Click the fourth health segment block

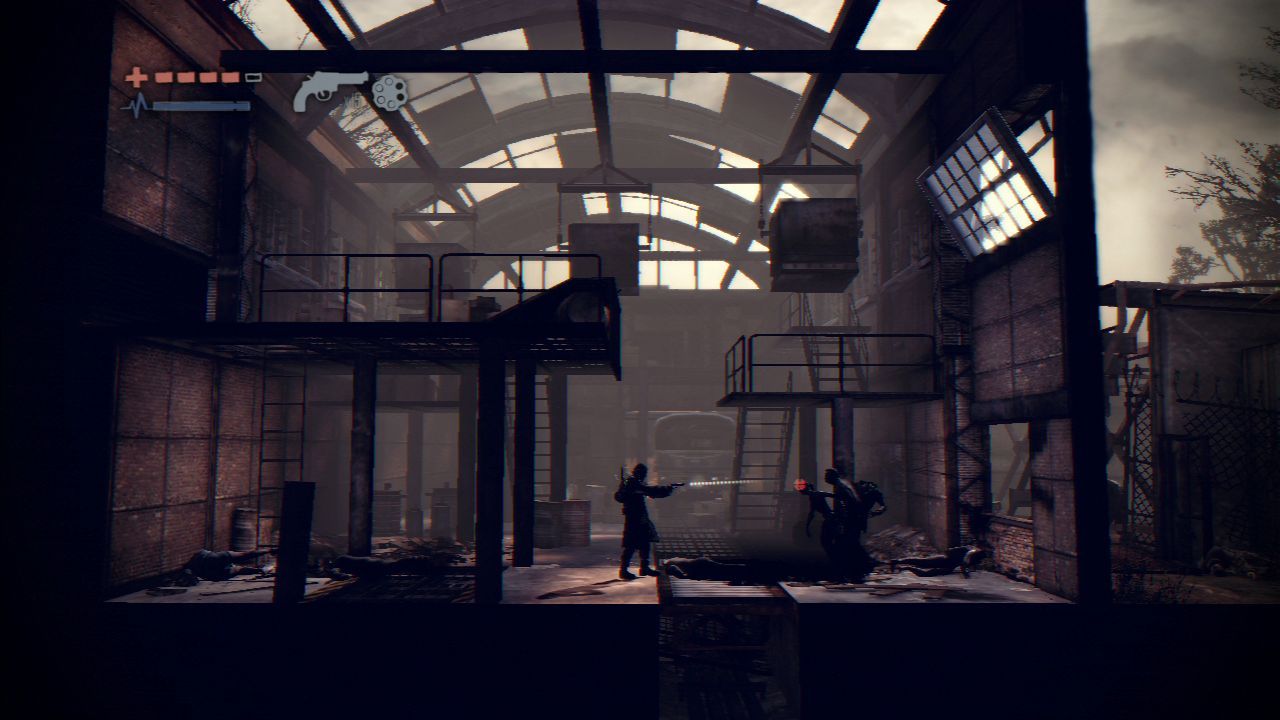coord(231,75)
